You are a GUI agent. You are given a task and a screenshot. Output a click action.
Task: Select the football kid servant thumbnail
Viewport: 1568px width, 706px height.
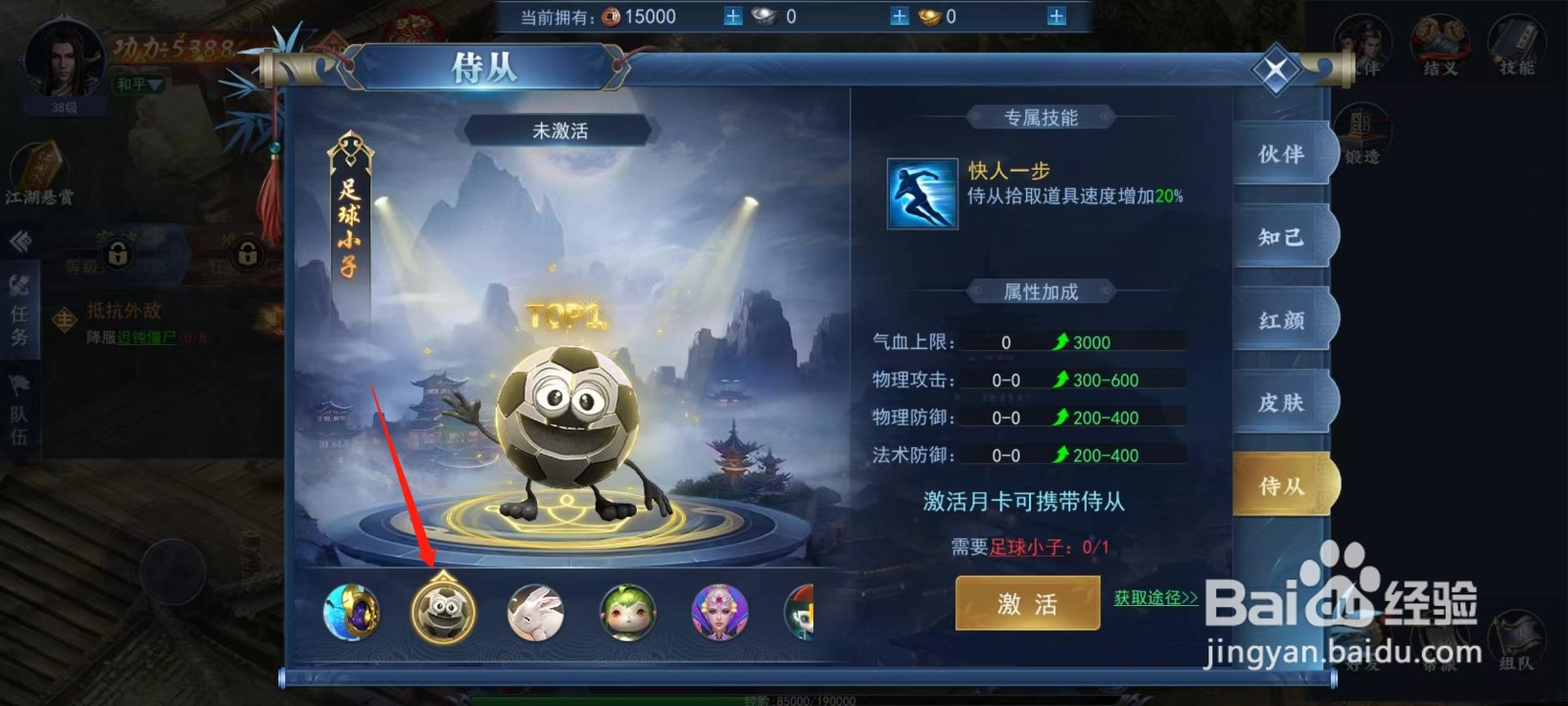(446, 613)
